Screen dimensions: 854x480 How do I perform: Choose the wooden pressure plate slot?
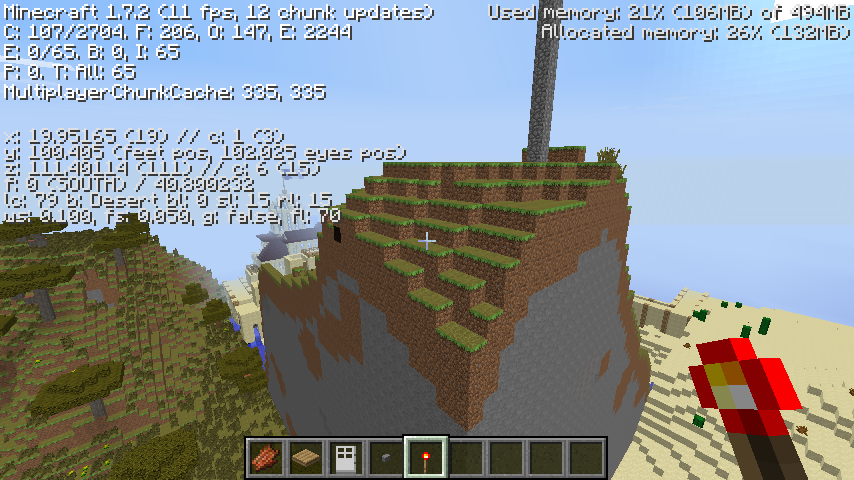305,458
